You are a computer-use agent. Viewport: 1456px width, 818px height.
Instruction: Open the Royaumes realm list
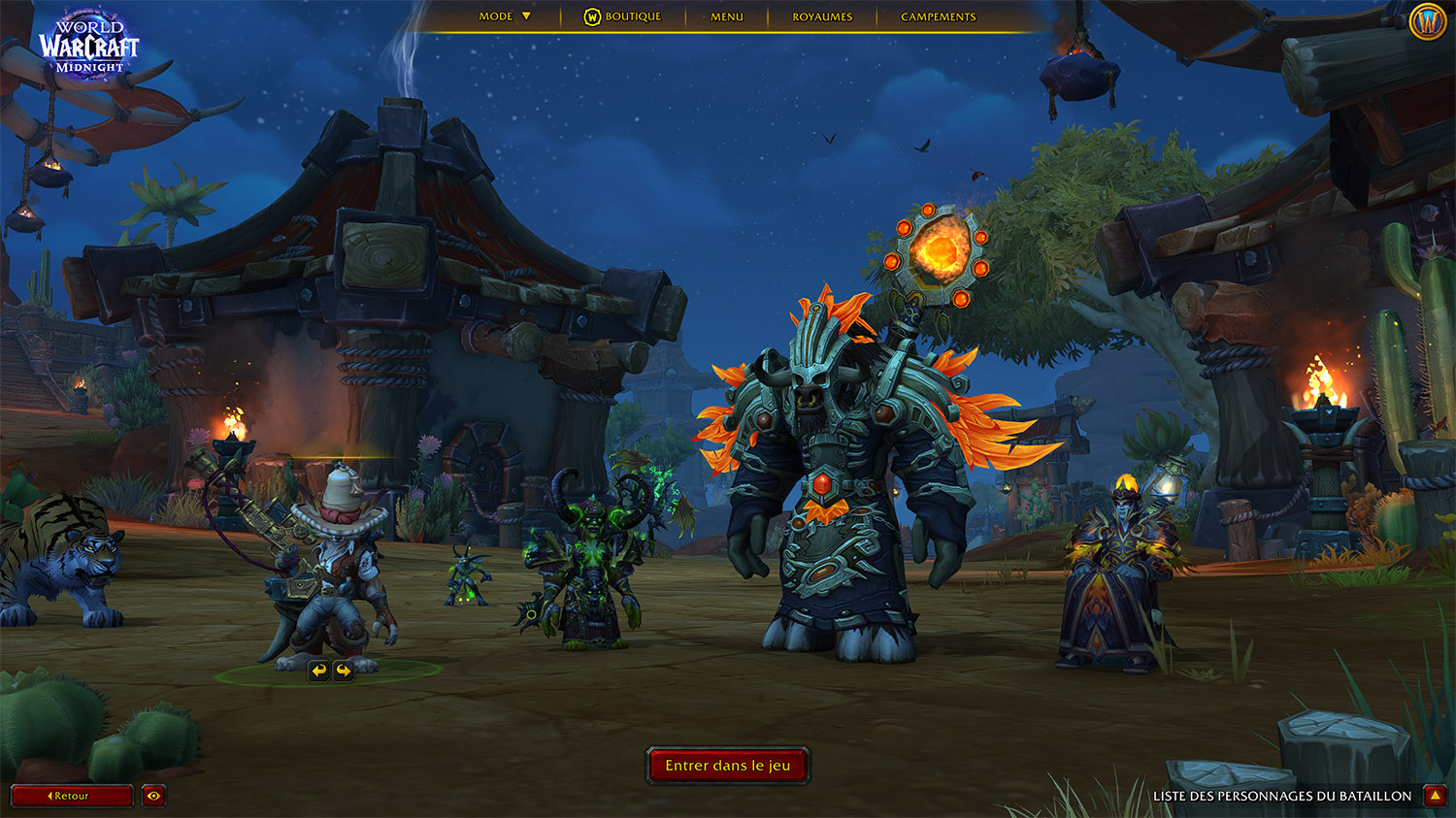point(822,16)
